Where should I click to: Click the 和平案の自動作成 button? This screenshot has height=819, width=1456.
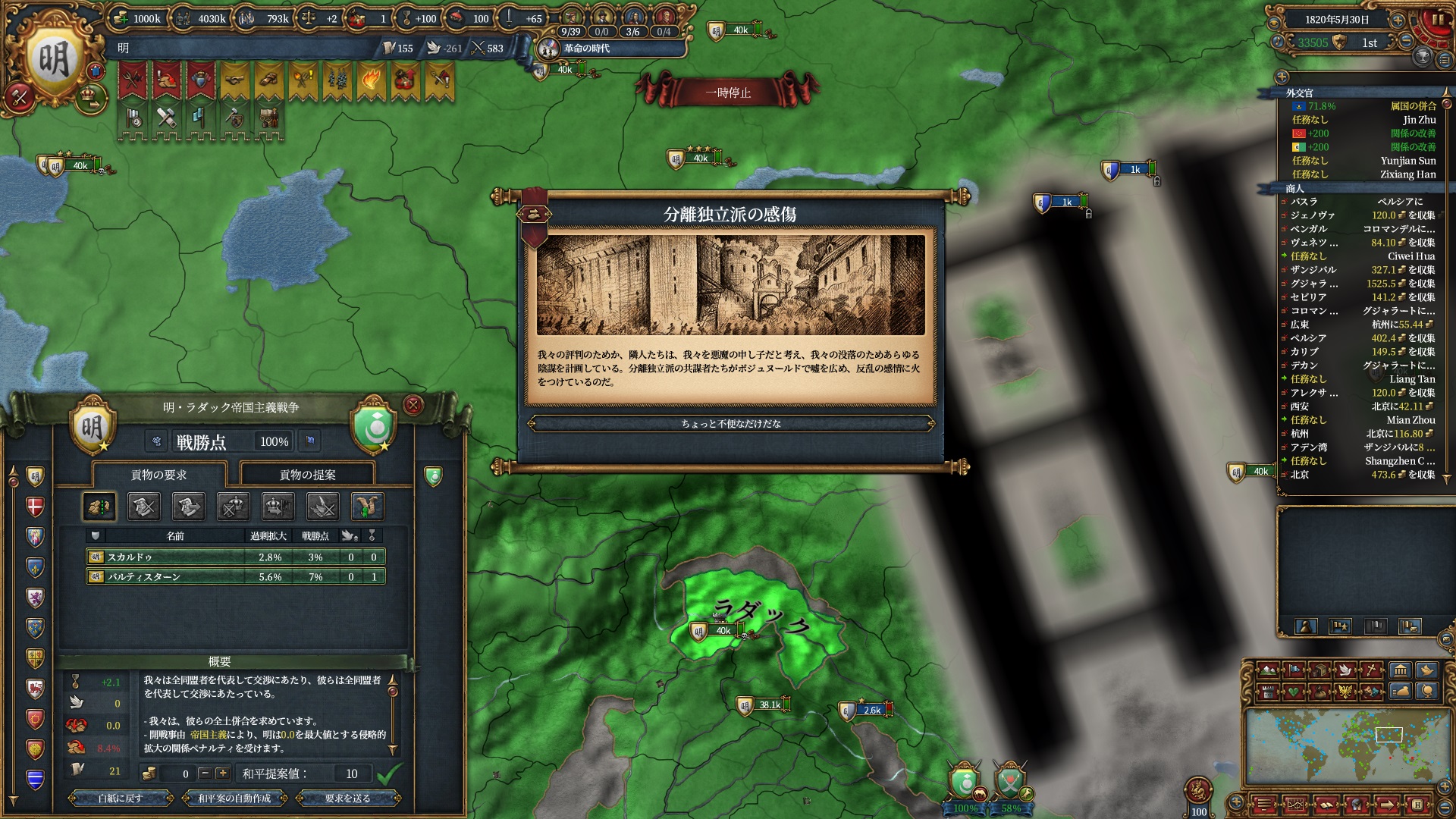tap(234, 798)
